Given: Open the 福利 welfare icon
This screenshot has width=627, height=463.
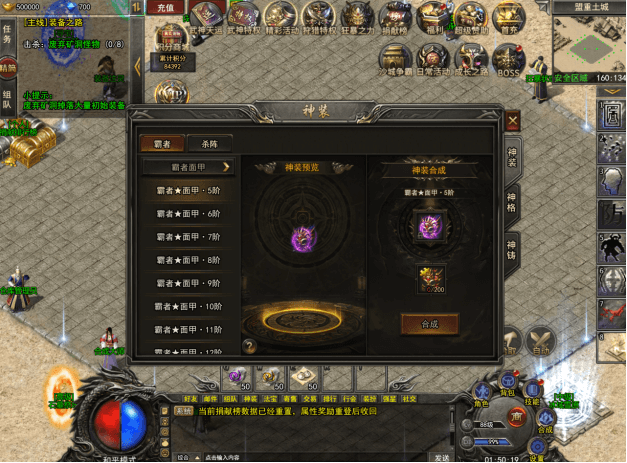Looking at the screenshot, I should point(434,17).
